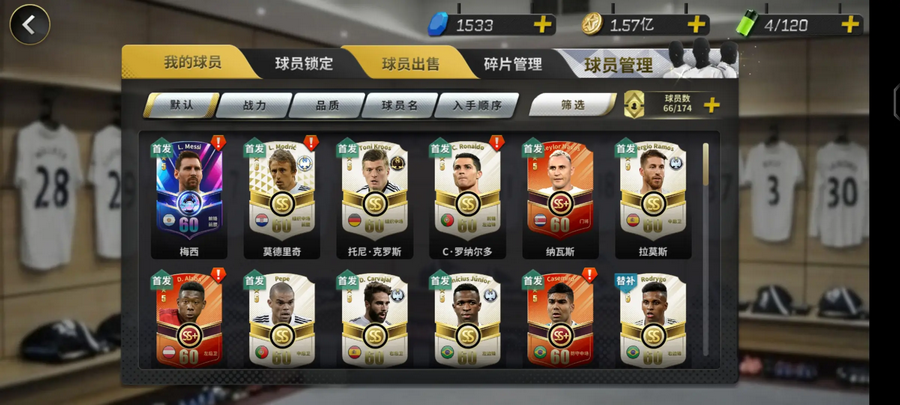
Task: Open the 球员出售 tab
Action: click(410, 64)
